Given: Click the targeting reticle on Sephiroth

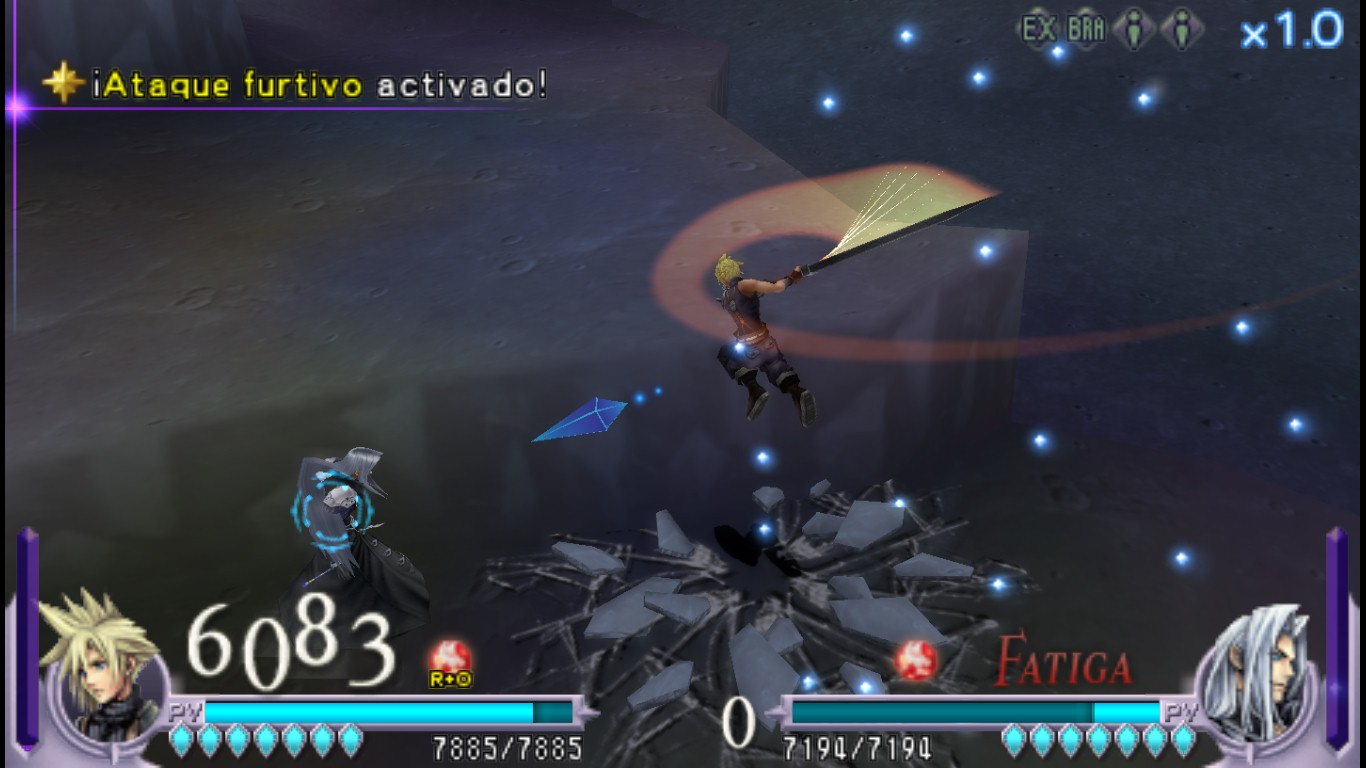Looking at the screenshot, I should pos(334,510).
